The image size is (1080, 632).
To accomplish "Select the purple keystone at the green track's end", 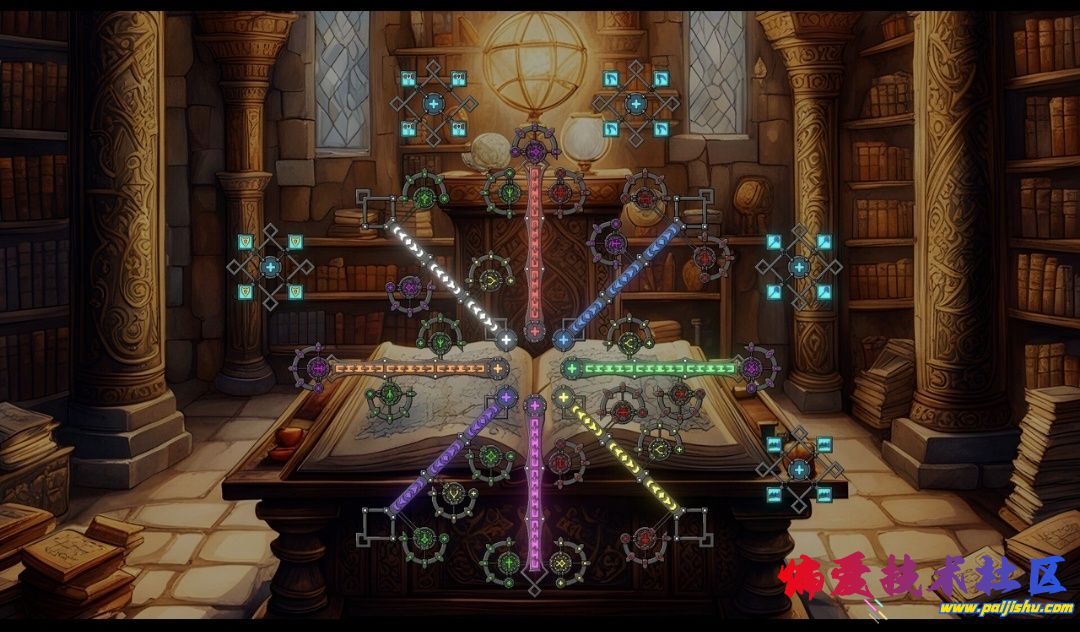I will [756, 368].
